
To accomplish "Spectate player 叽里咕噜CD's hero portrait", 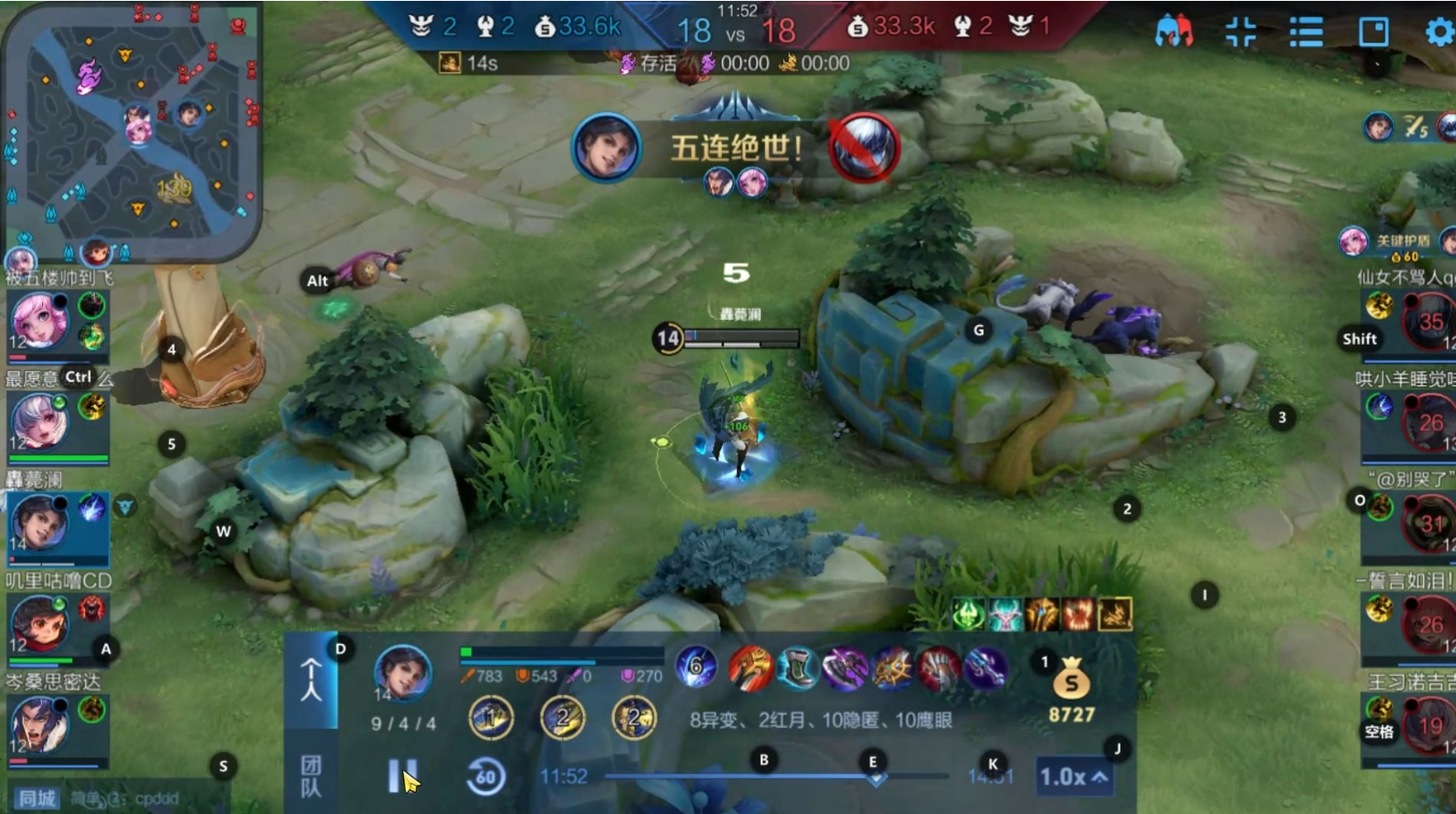I will pos(38,623).
